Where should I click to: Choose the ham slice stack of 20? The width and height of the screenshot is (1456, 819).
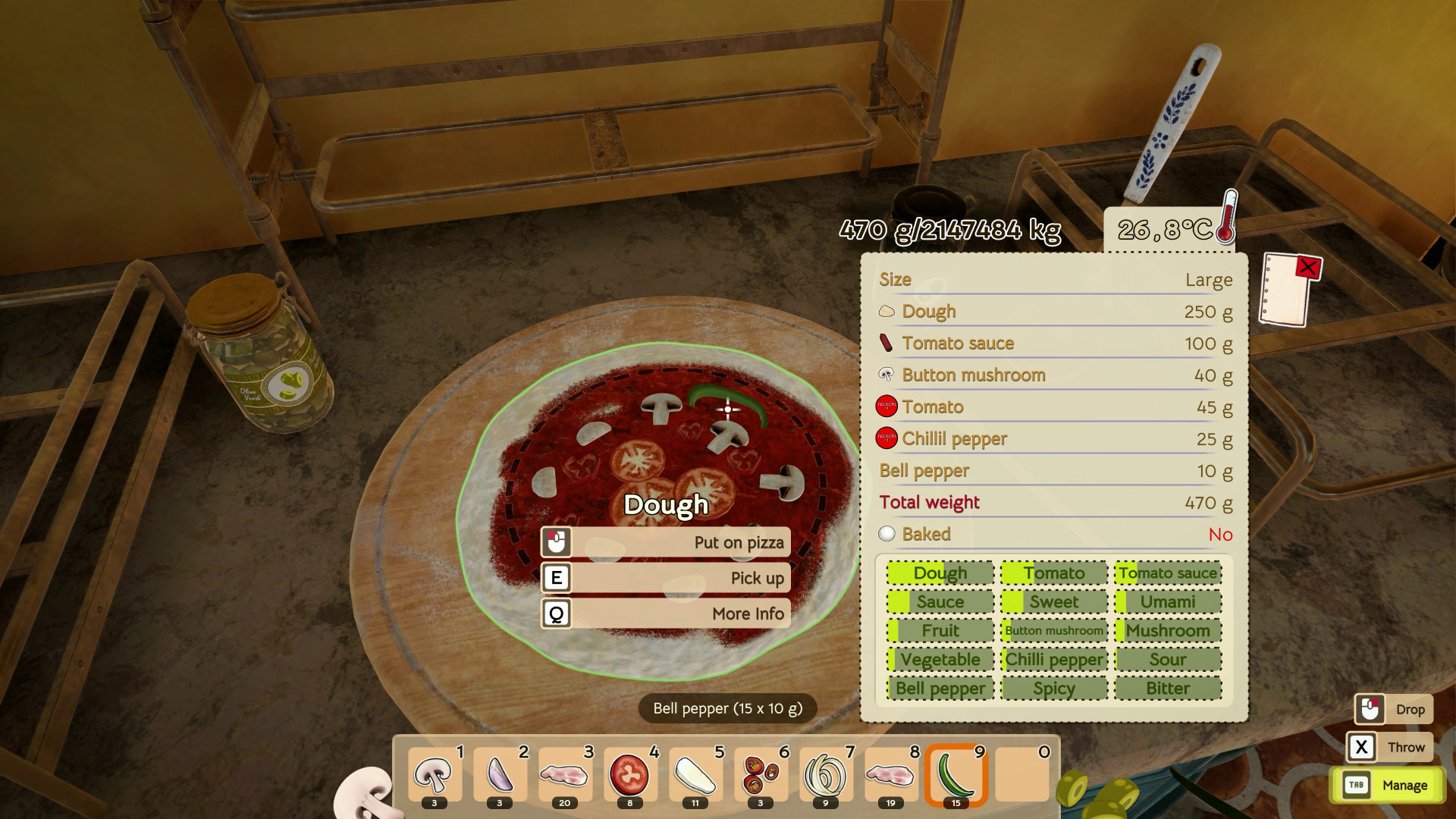click(565, 776)
